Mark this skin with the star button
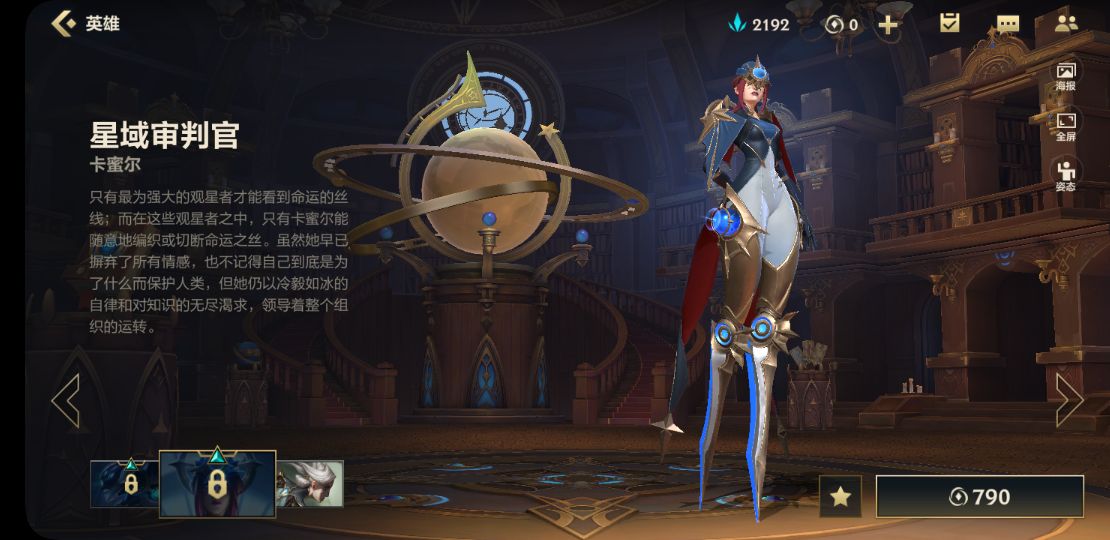 [x=840, y=496]
